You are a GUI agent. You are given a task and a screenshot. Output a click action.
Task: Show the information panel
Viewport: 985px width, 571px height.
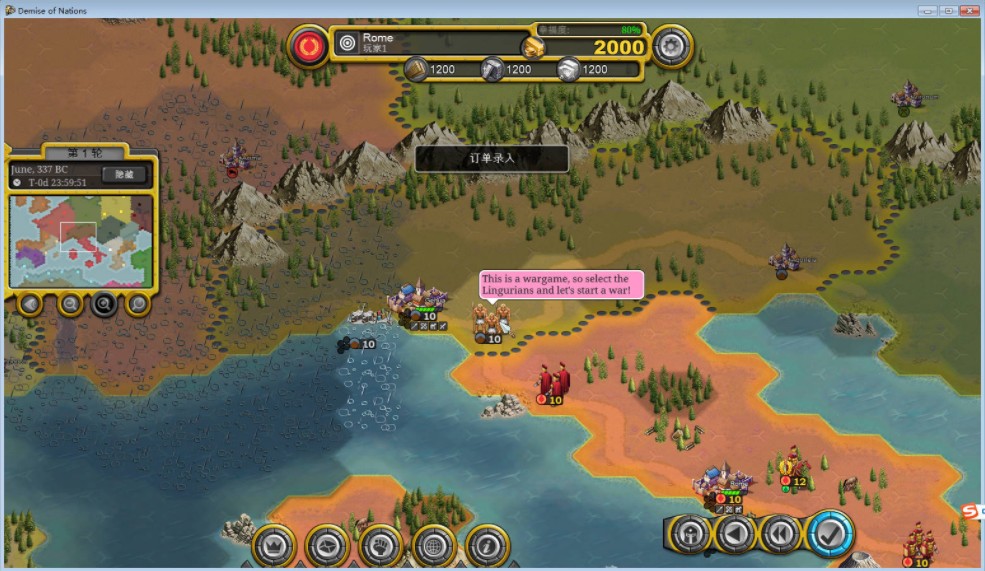pos(487,545)
